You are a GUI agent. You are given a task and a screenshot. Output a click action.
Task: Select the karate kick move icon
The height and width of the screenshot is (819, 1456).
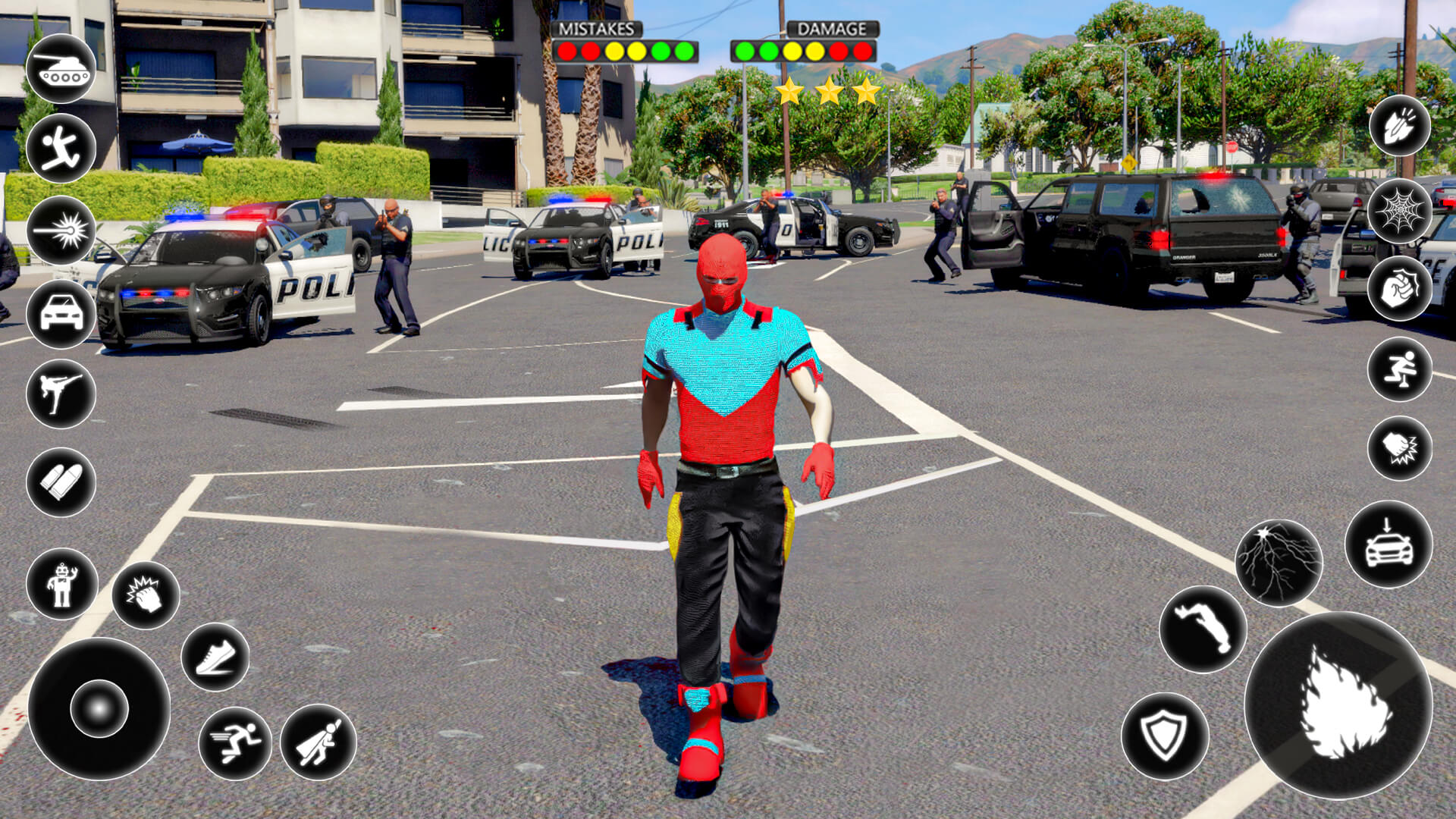(64, 392)
